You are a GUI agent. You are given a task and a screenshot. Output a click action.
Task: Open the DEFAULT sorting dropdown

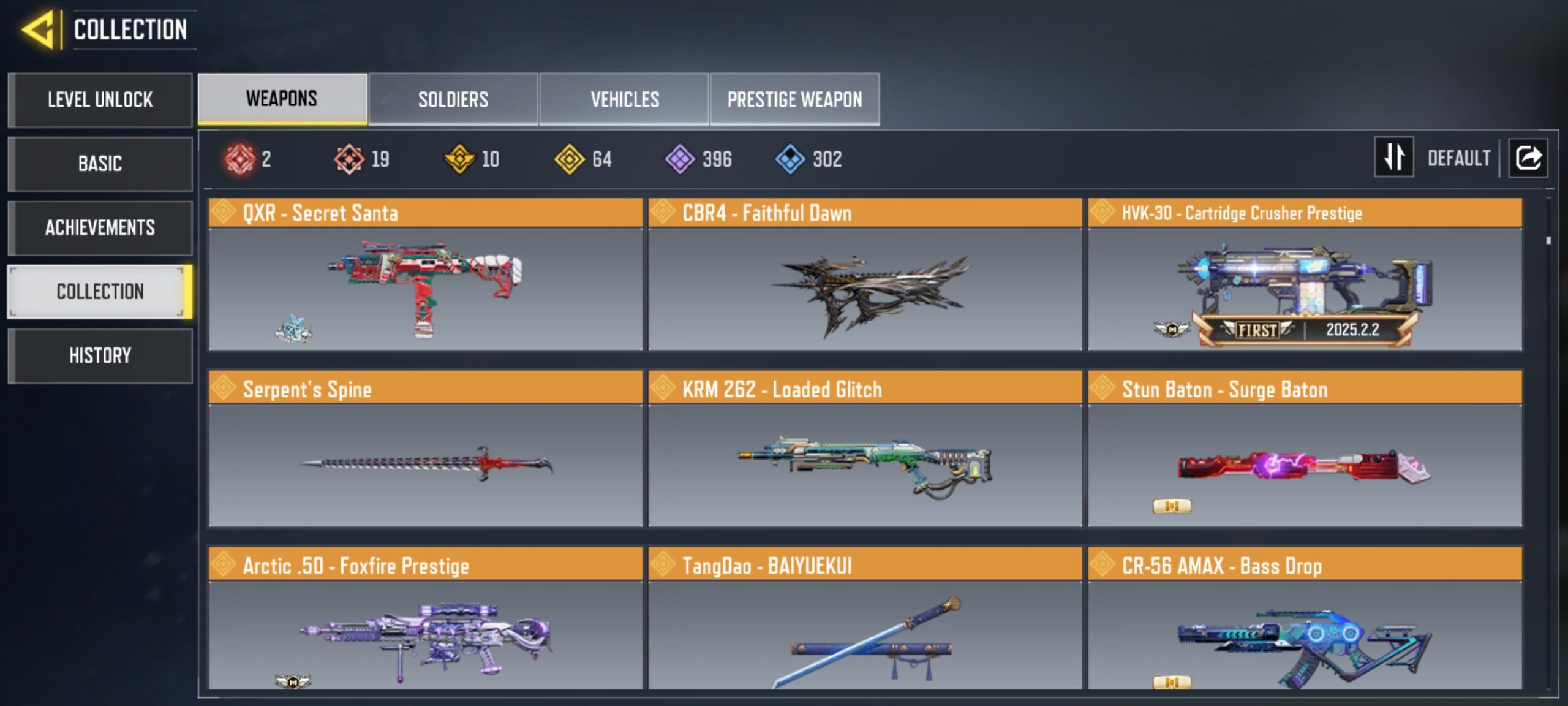click(x=1461, y=158)
